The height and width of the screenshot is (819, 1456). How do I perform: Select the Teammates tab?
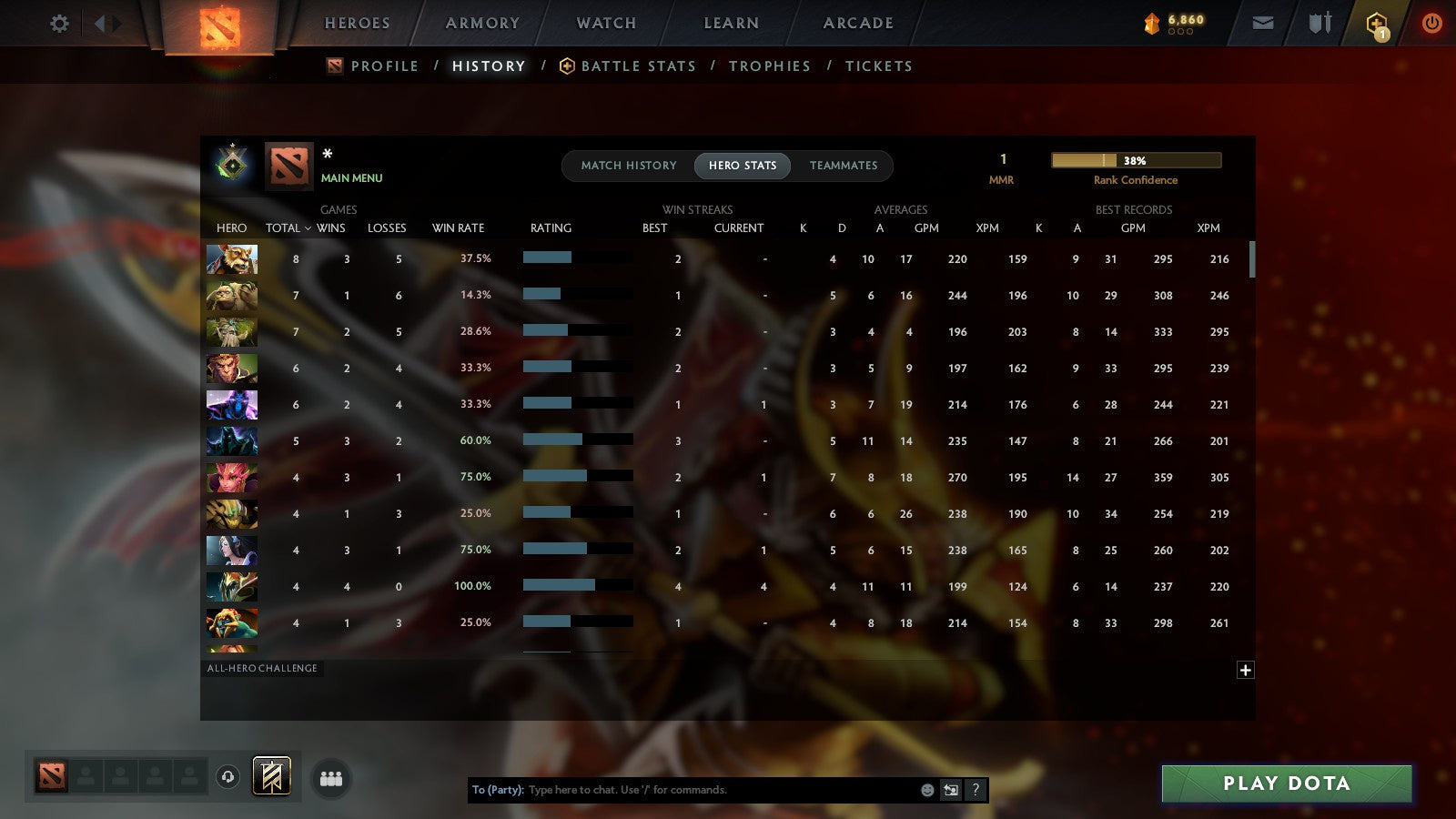[844, 166]
